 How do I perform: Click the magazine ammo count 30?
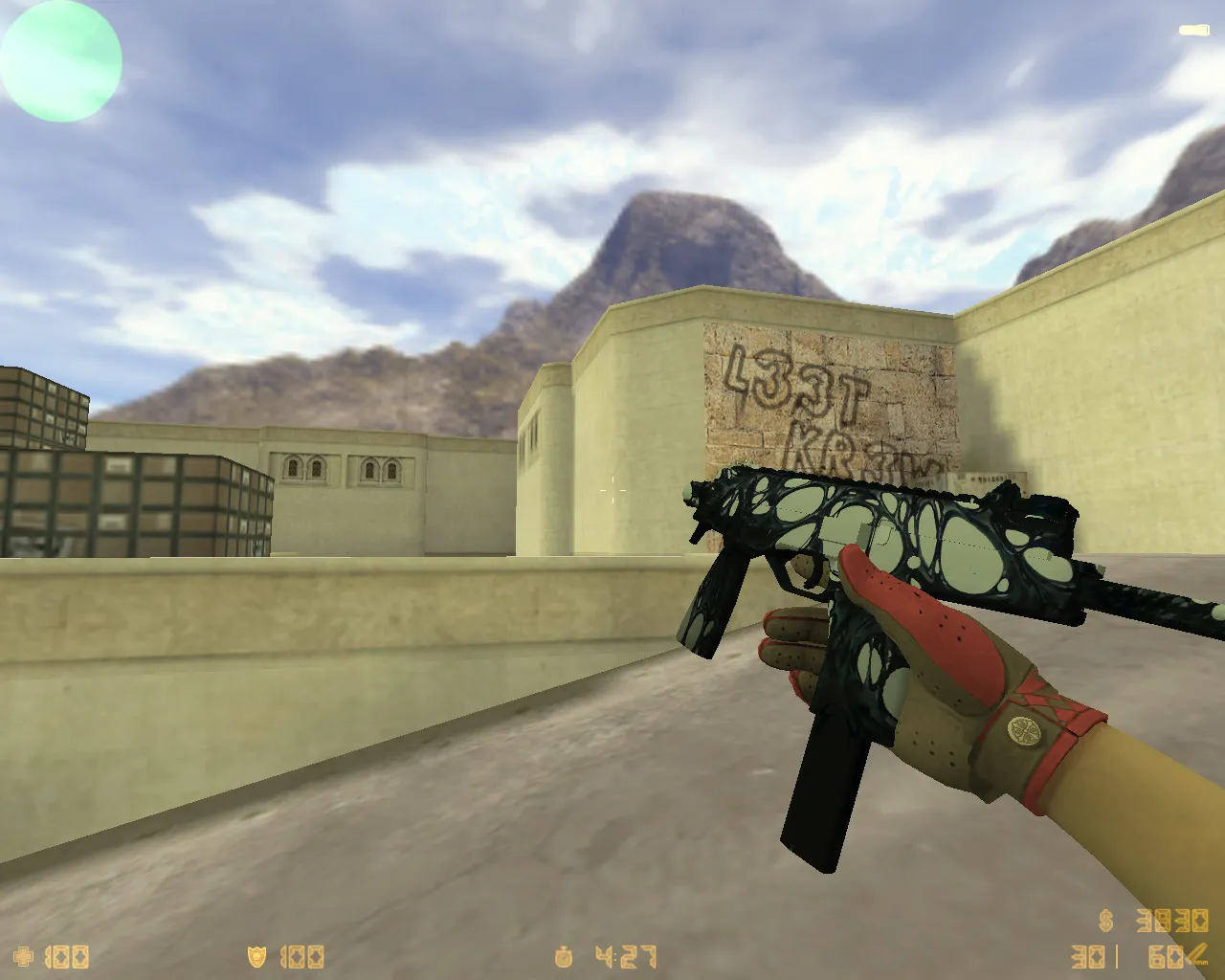(x=1086, y=955)
